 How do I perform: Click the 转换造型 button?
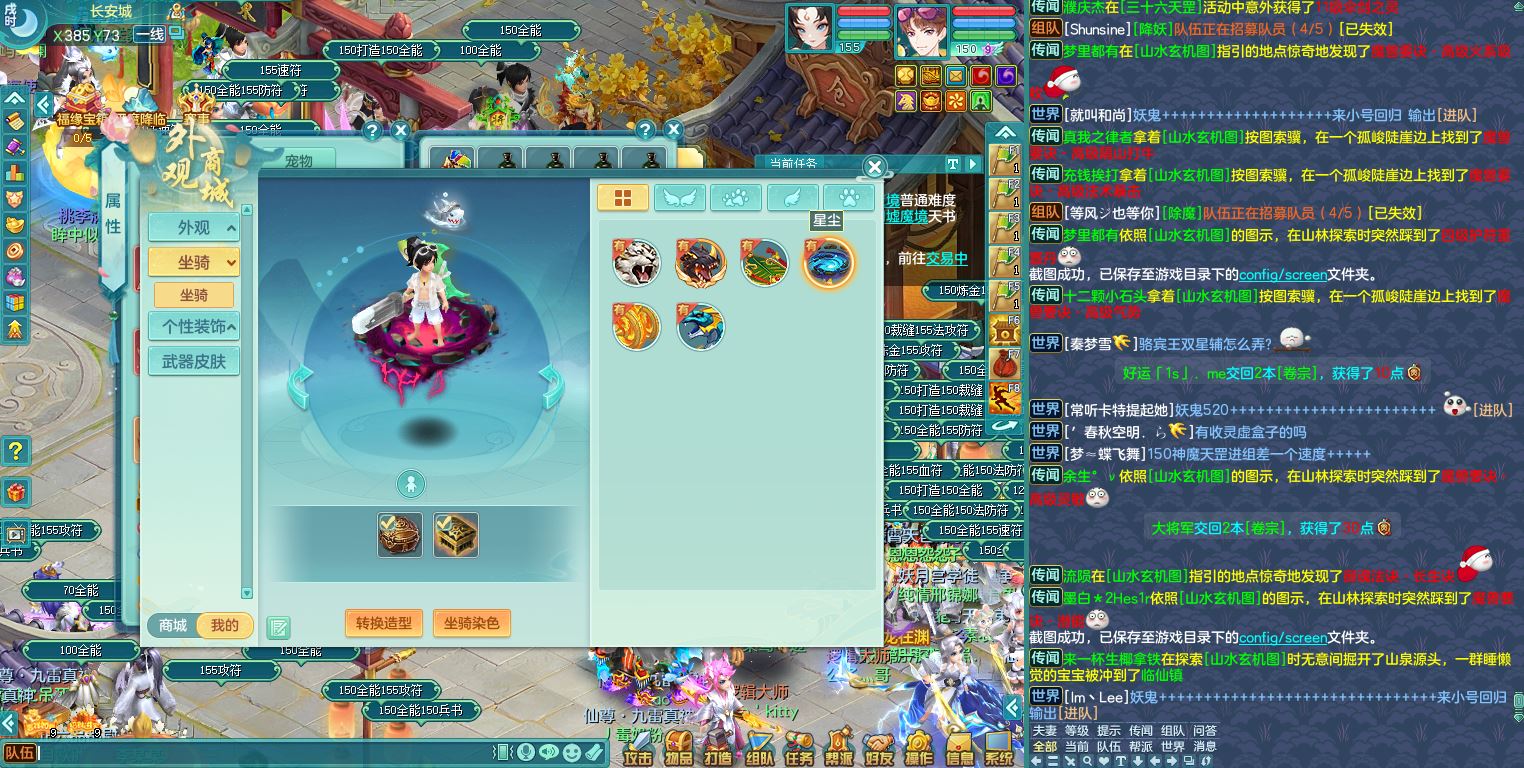384,623
